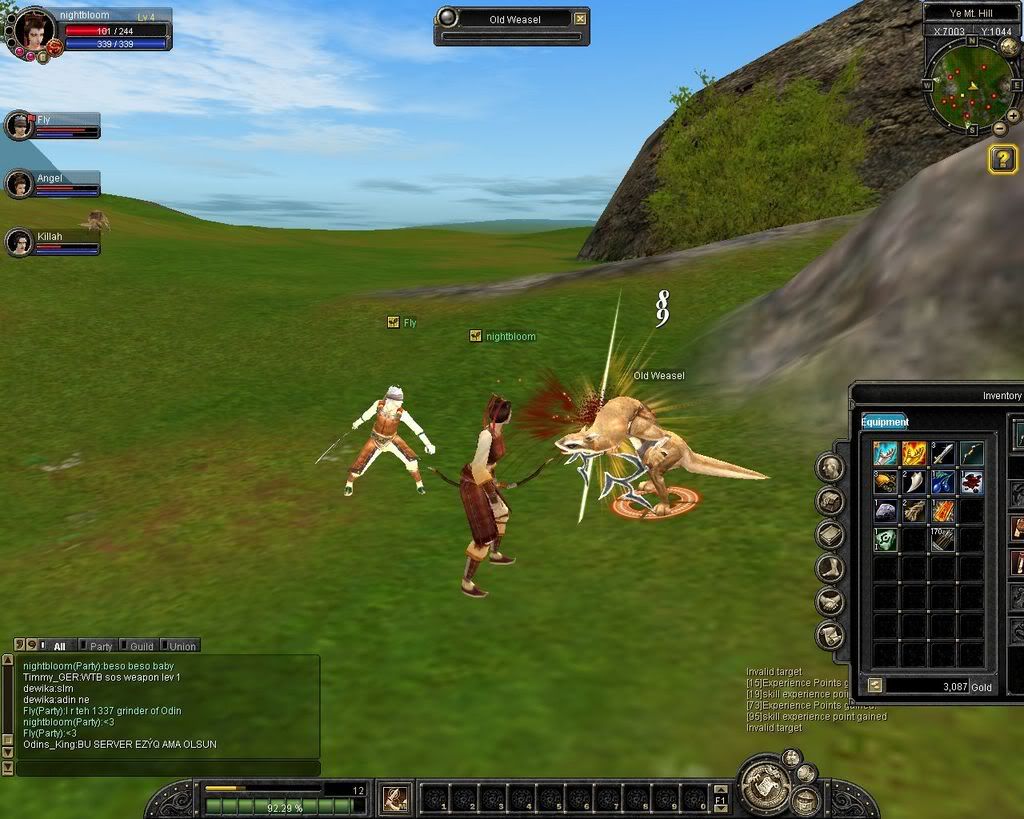
Task: Select the sword item in inventory
Action: point(943,454)
